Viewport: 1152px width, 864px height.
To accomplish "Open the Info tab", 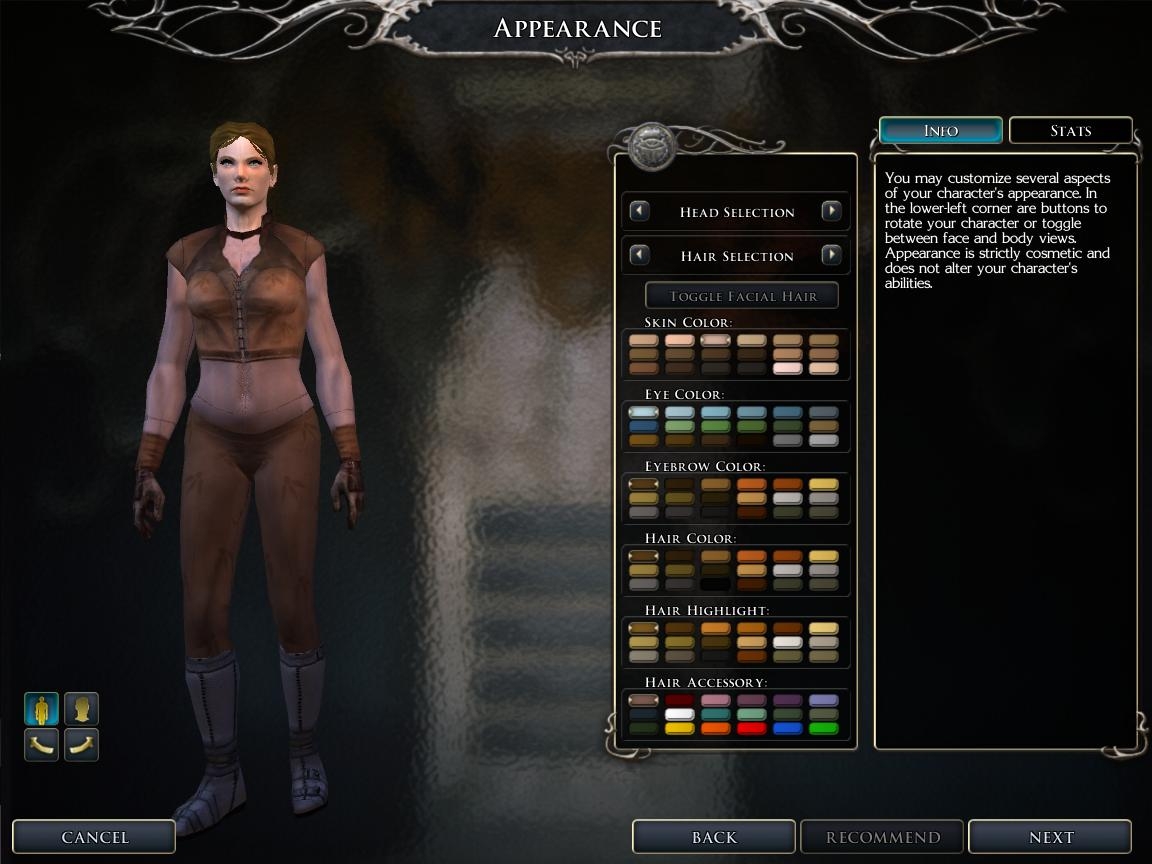I will (x=940, y=131).
